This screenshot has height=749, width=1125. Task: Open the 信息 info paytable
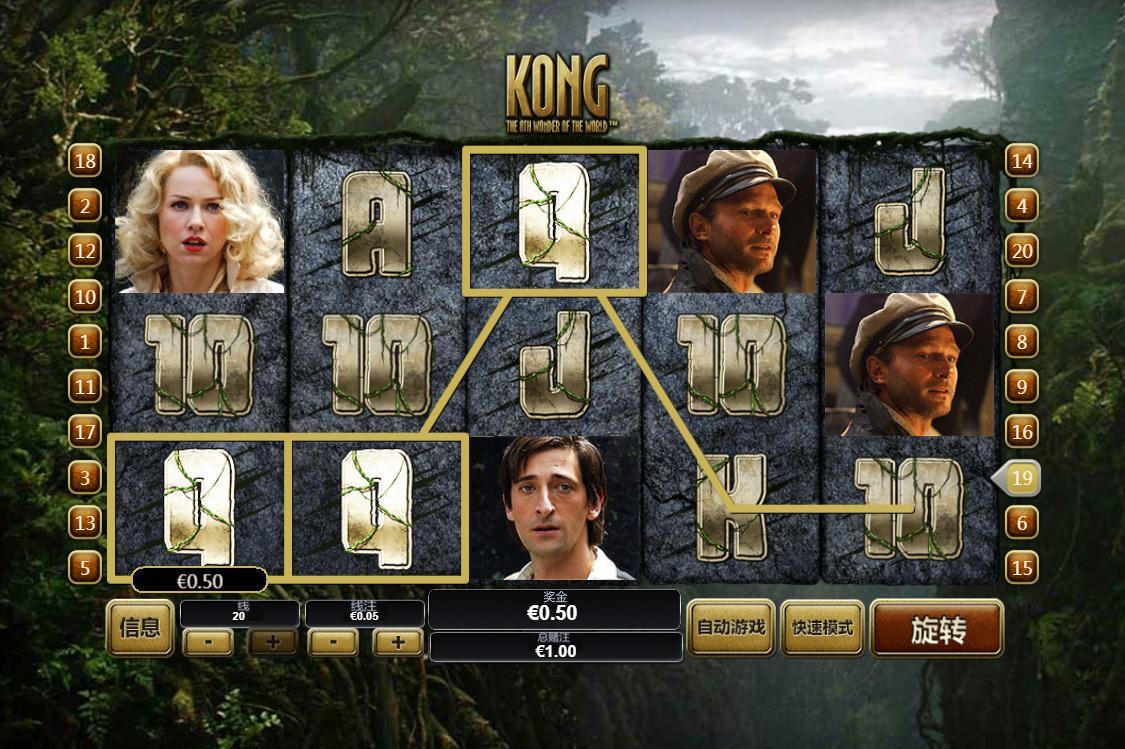[140, 628]
